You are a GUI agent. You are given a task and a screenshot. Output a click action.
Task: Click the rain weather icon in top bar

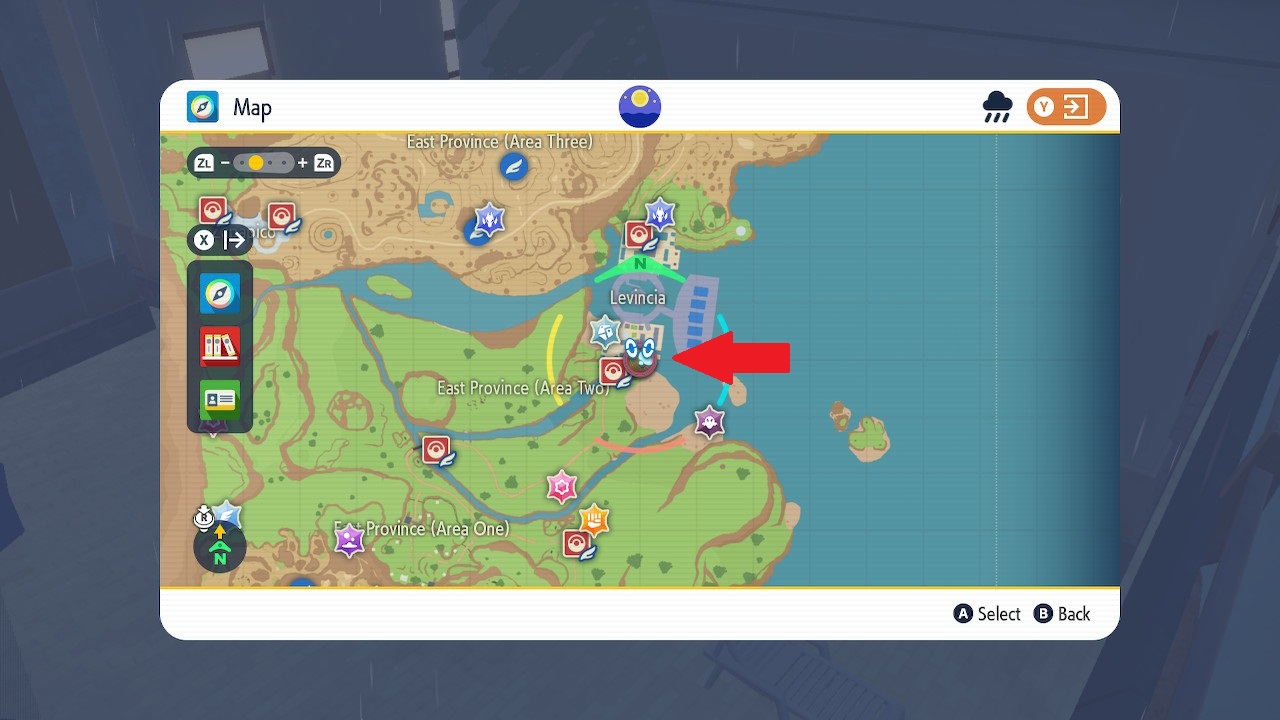pos(996,107)
